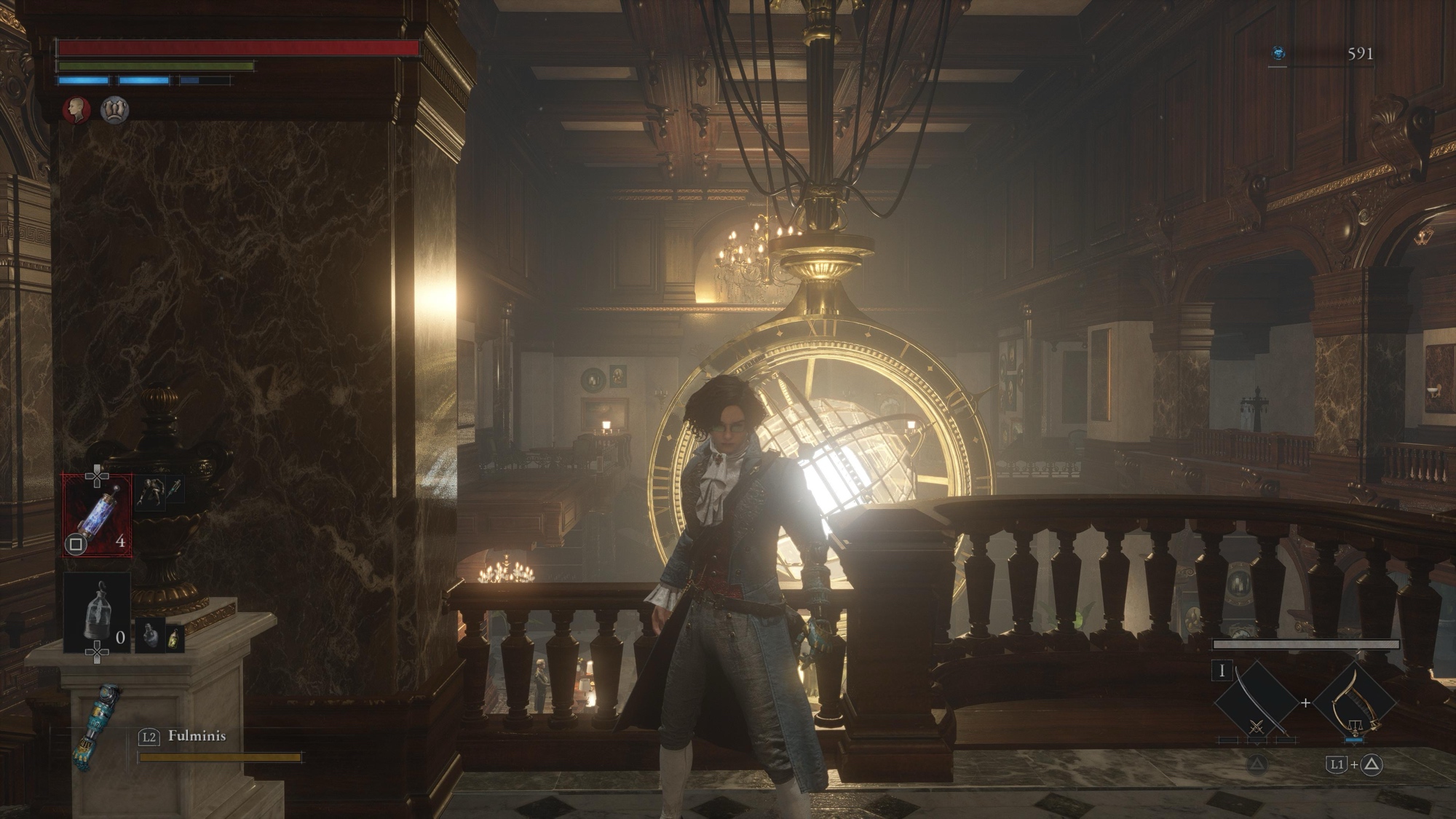Click the red head-profile status icon
The image size is (1456, 819).
pos(76,110)
